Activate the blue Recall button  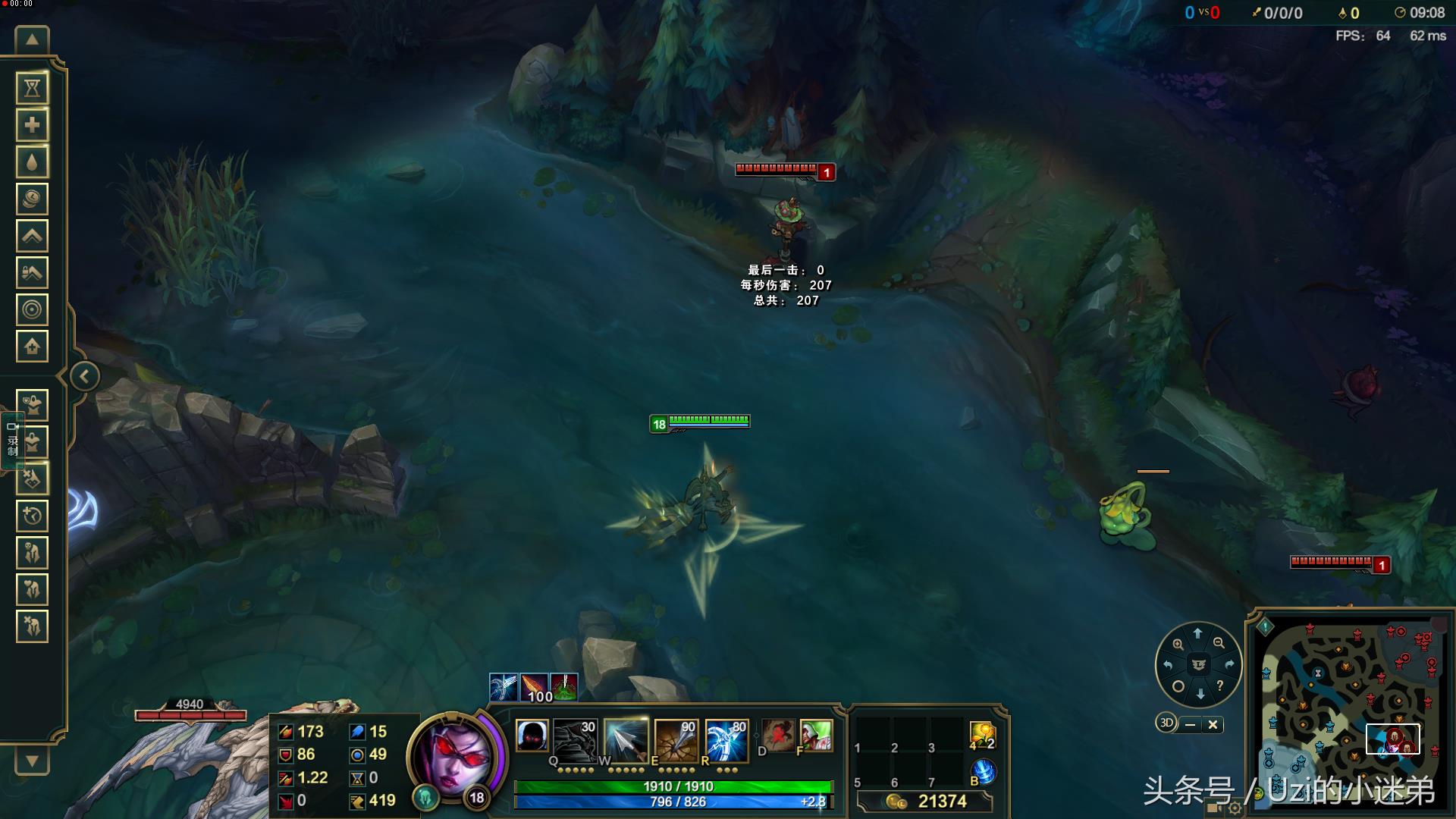[983, 772]
